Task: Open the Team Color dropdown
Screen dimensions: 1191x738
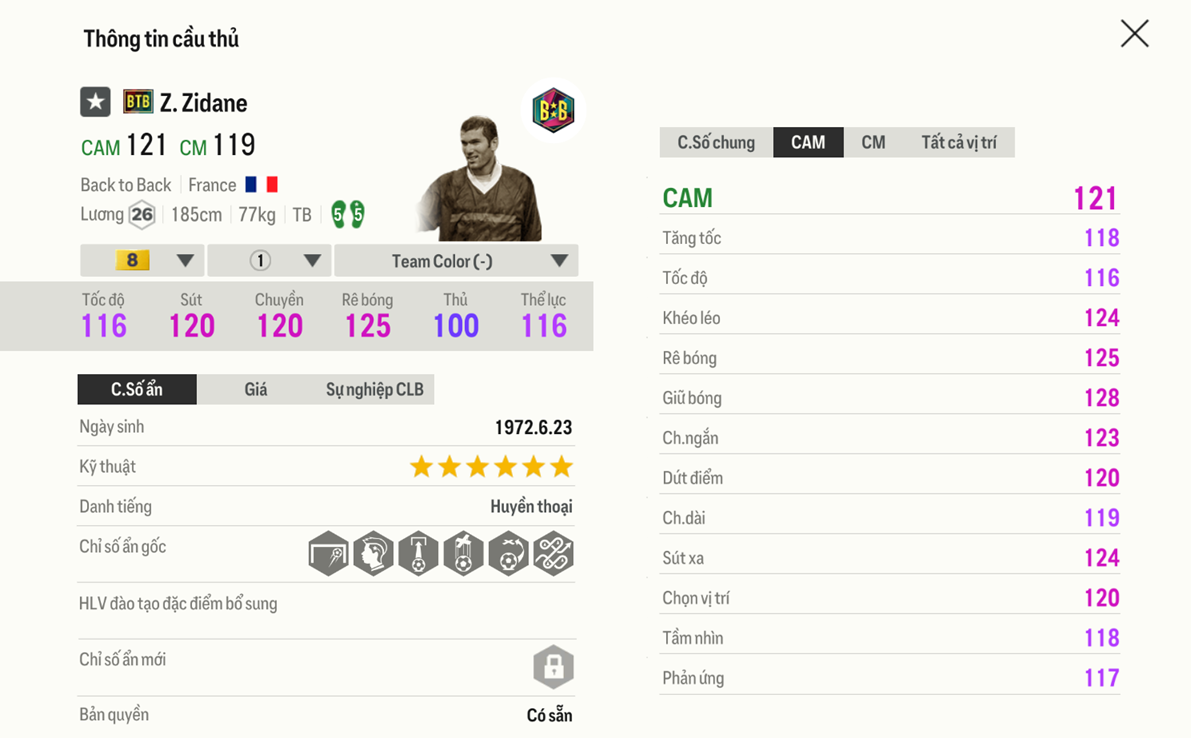Action: (456, 261)
